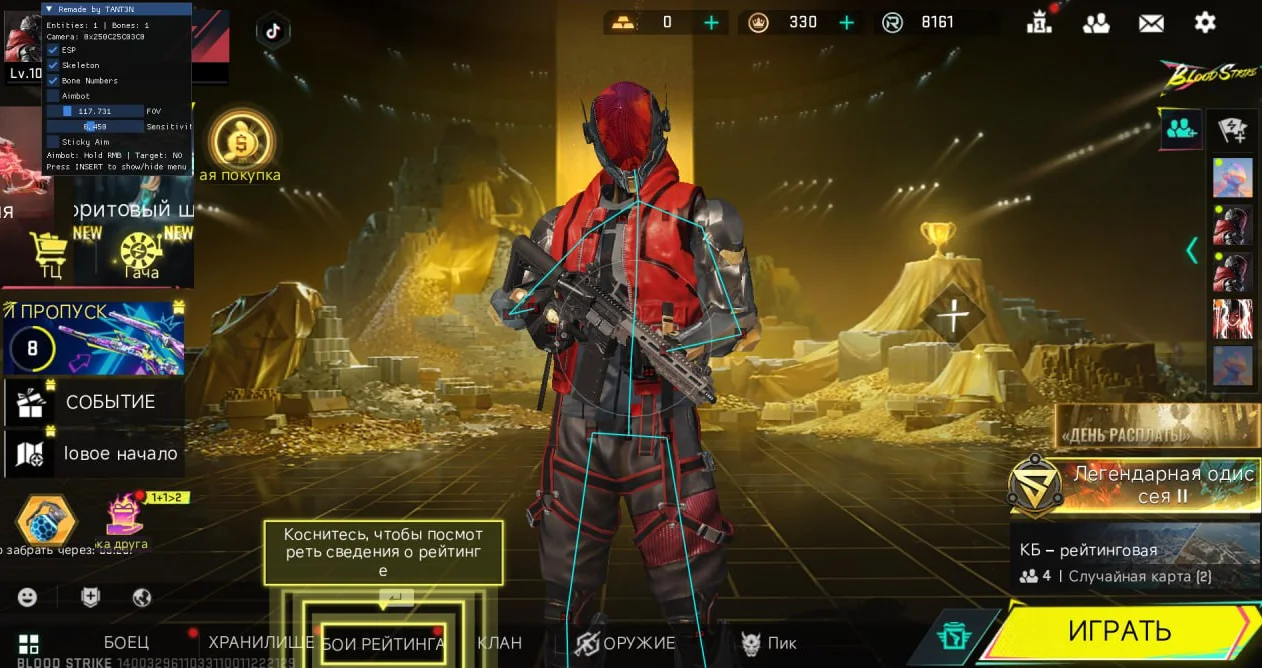Toggle the Aimbot checkbox in the overlay
This screenshot has width=1262, height=668.
pos(54,96)
